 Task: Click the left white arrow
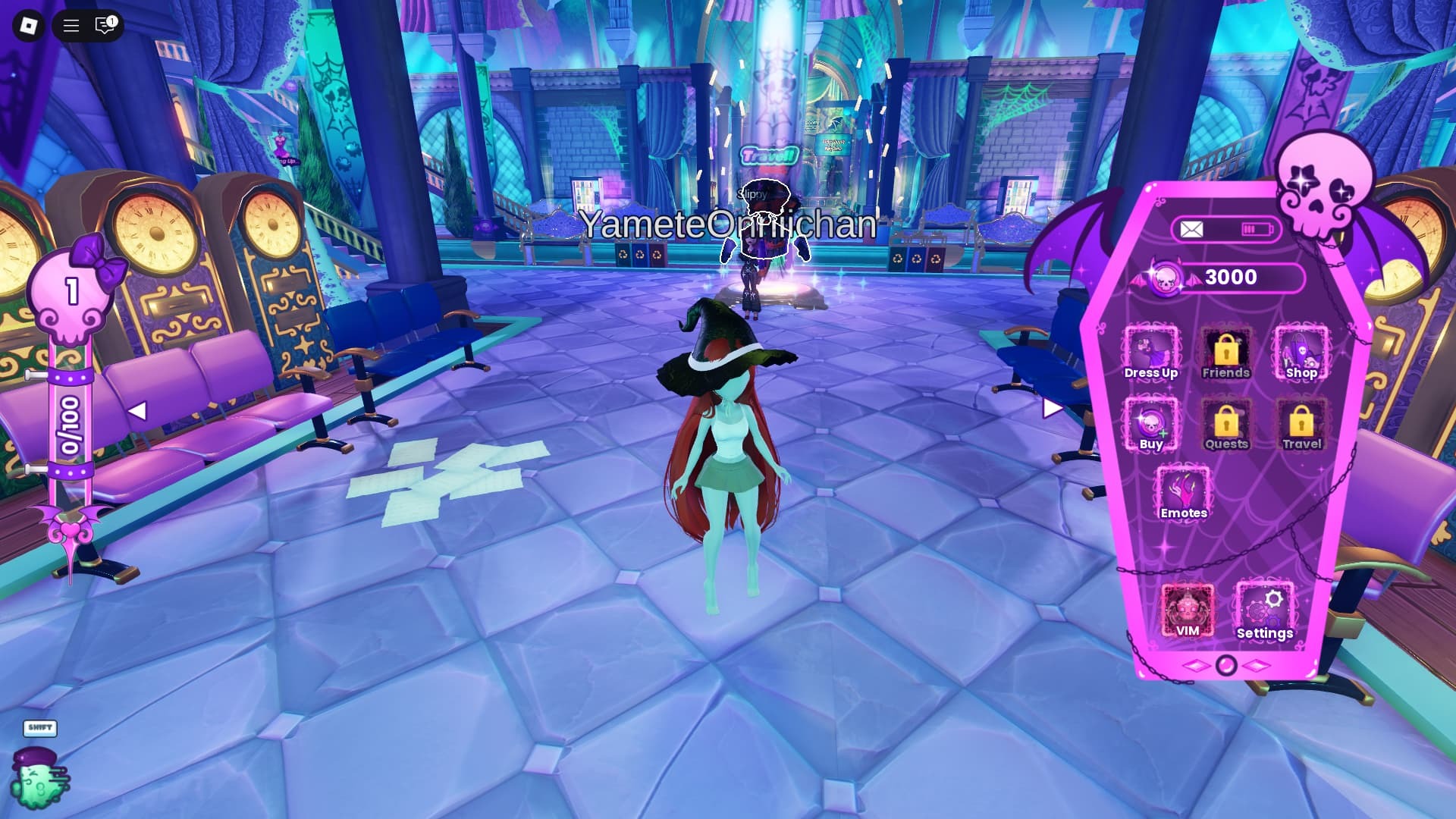click(x=137, y=411)
